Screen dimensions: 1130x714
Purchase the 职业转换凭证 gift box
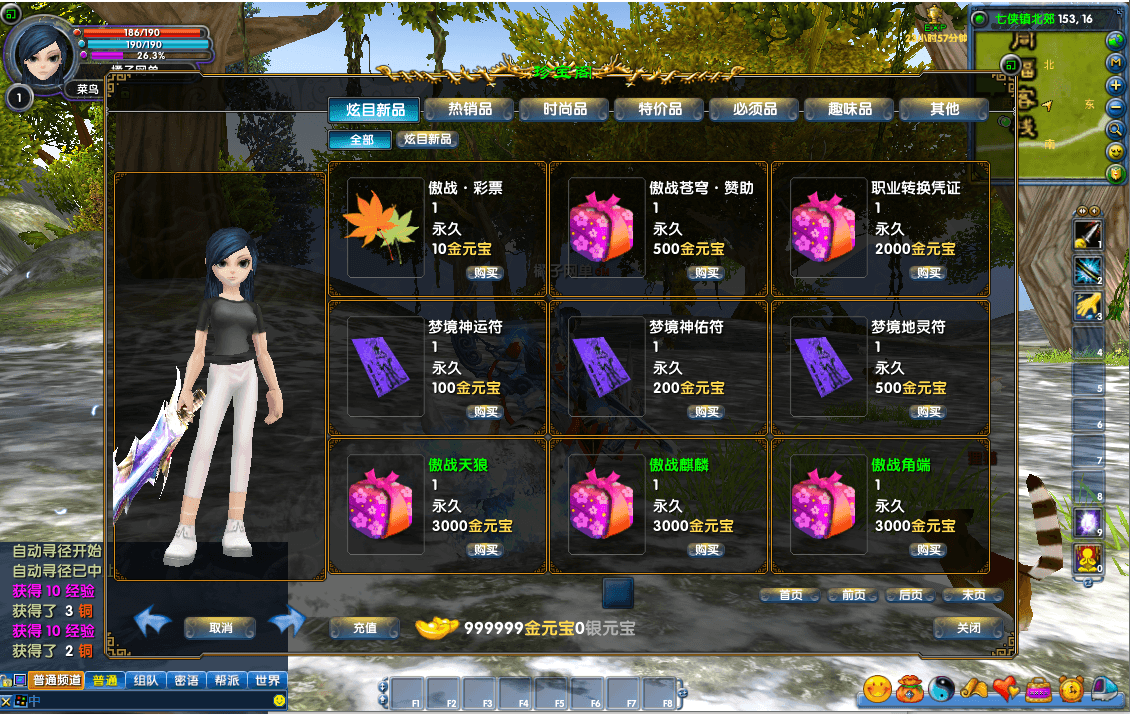(x=929, y=273)
